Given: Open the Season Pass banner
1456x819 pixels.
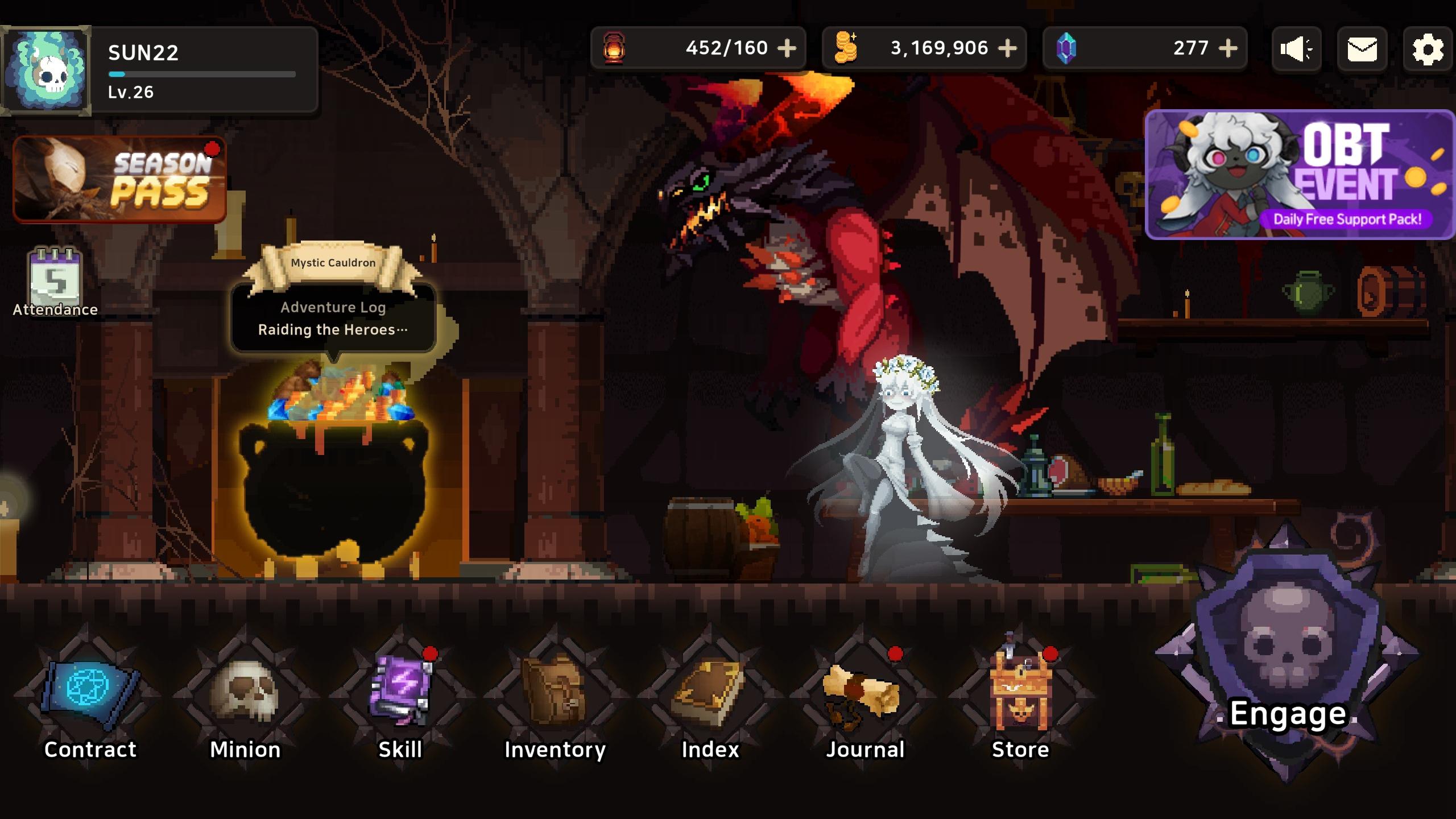Looking at the screenshot, I should [119, 179].
